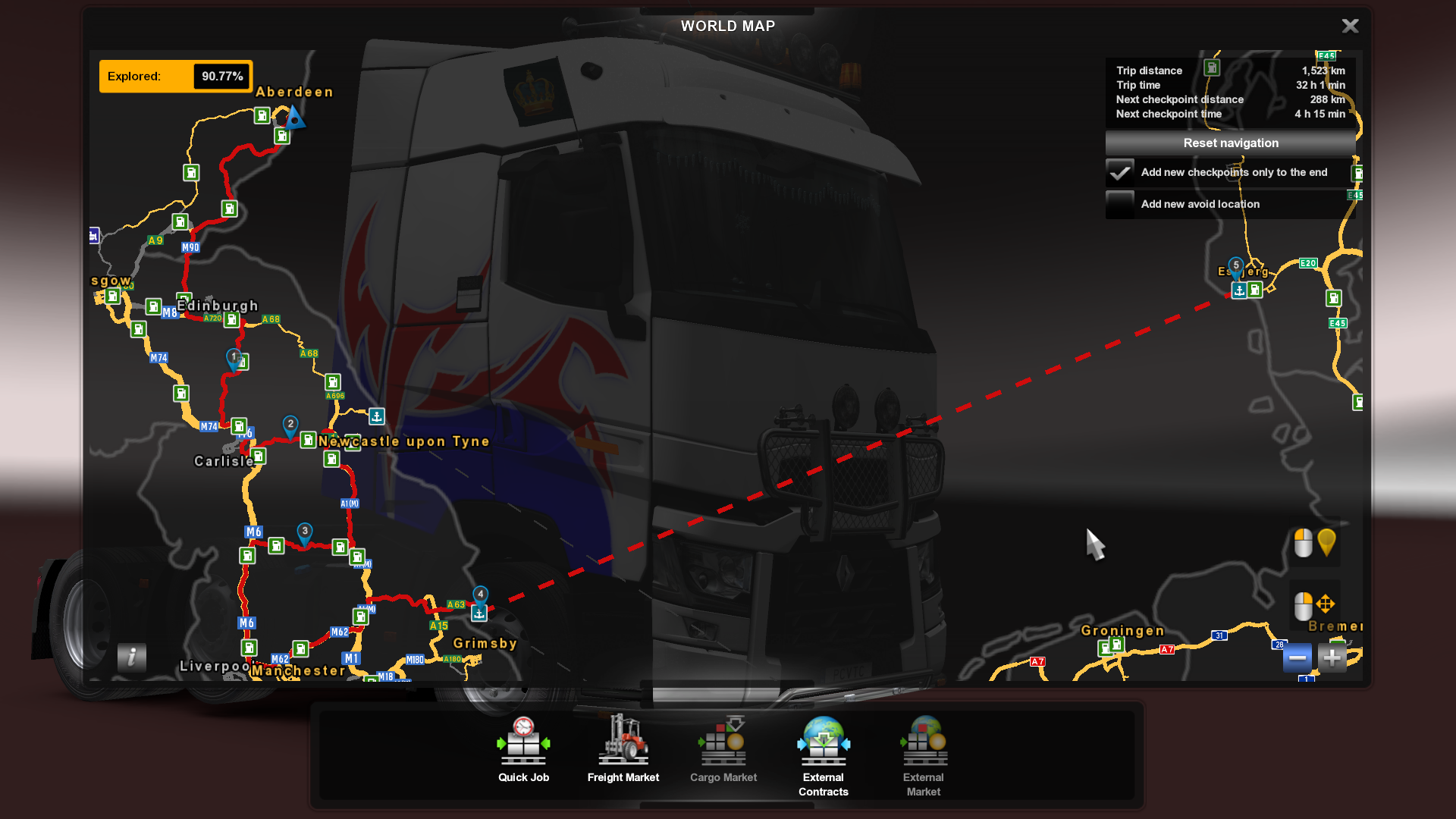Viewport: 1456px width, 819px height.
Task: Select checkpoint marker 2 near Carlisle
Action: point(290,425)
